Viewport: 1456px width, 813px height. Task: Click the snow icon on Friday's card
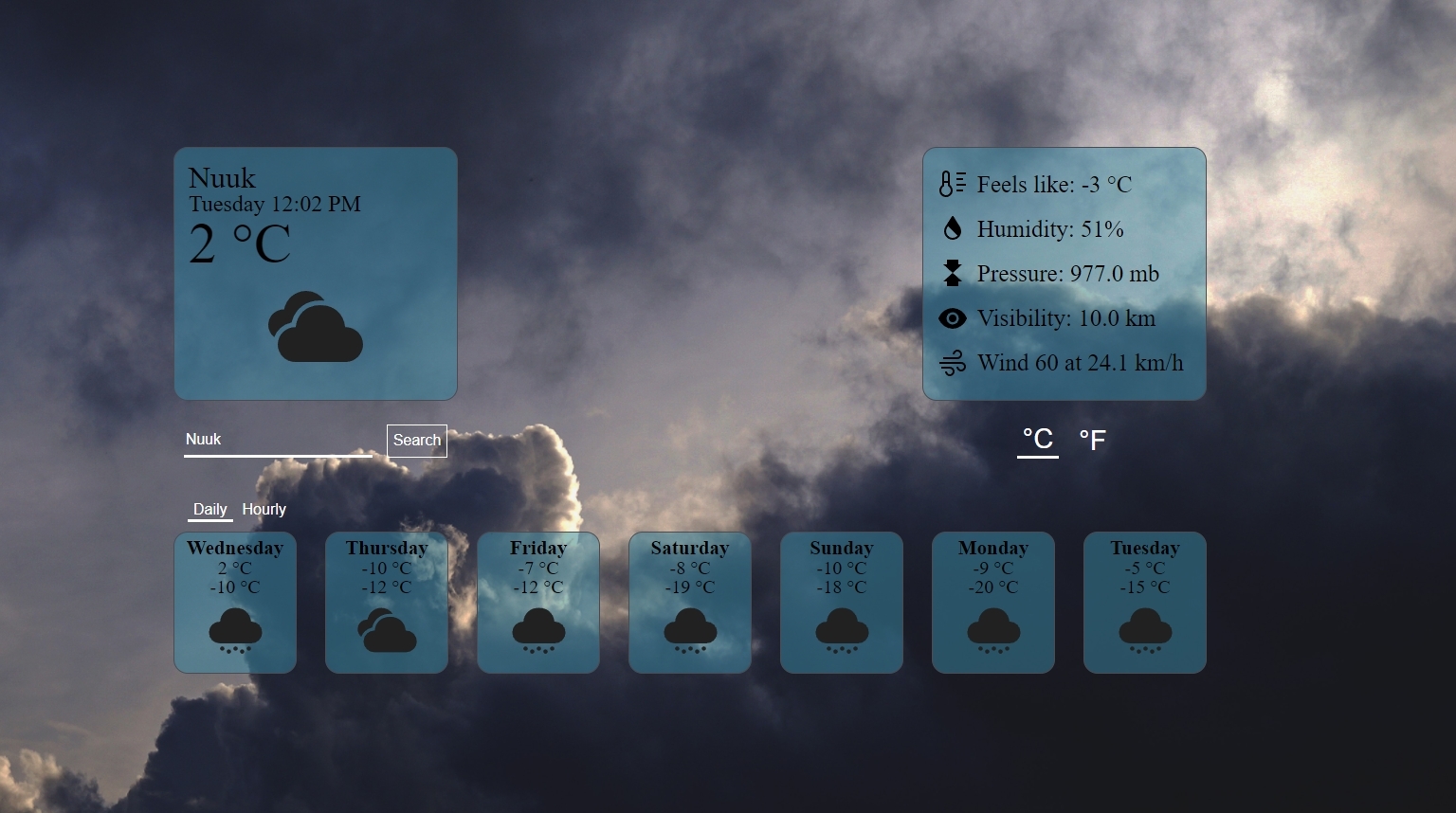click(537, 632)
